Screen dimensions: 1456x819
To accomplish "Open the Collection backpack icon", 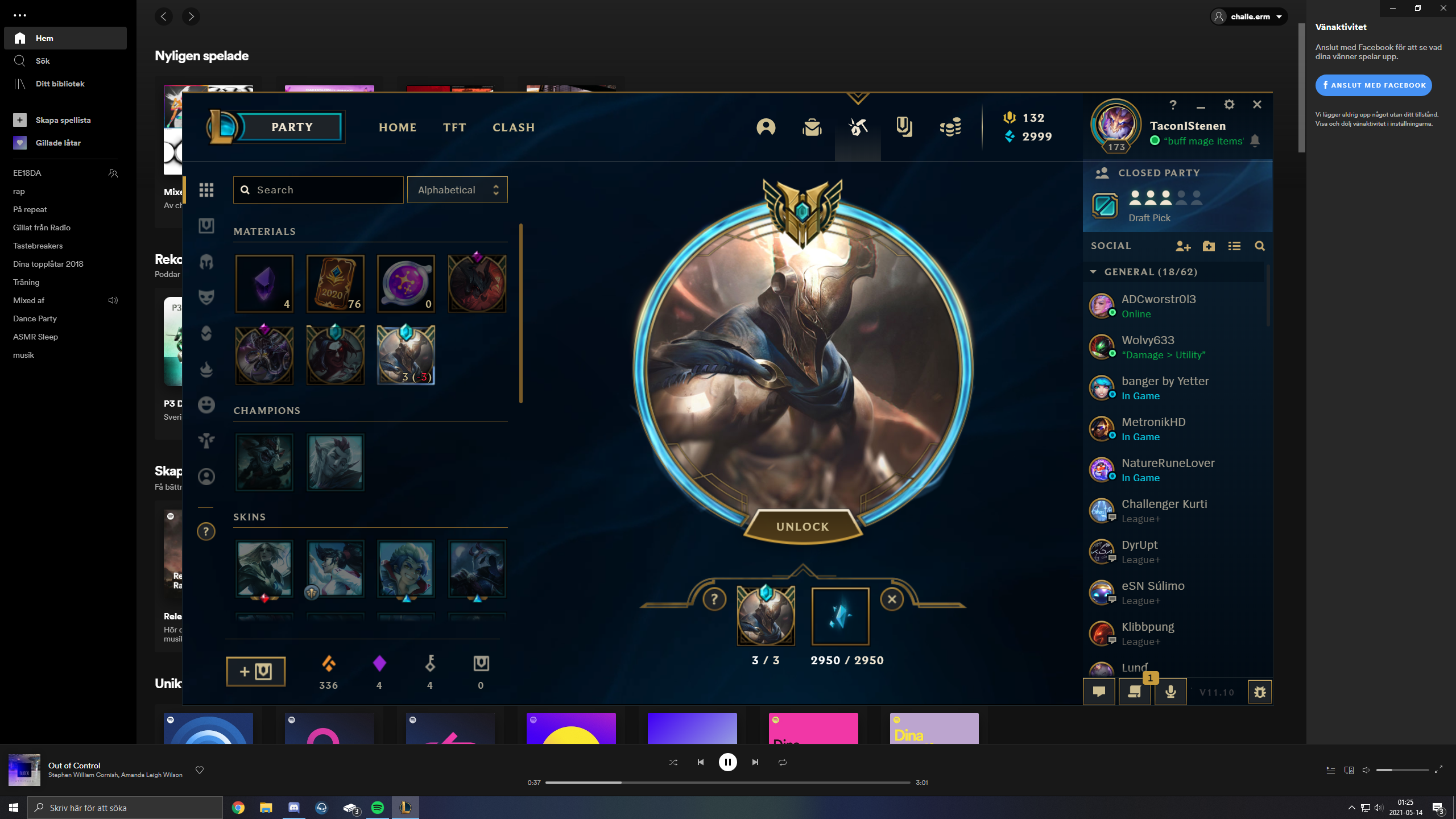I will click(812, 128).
